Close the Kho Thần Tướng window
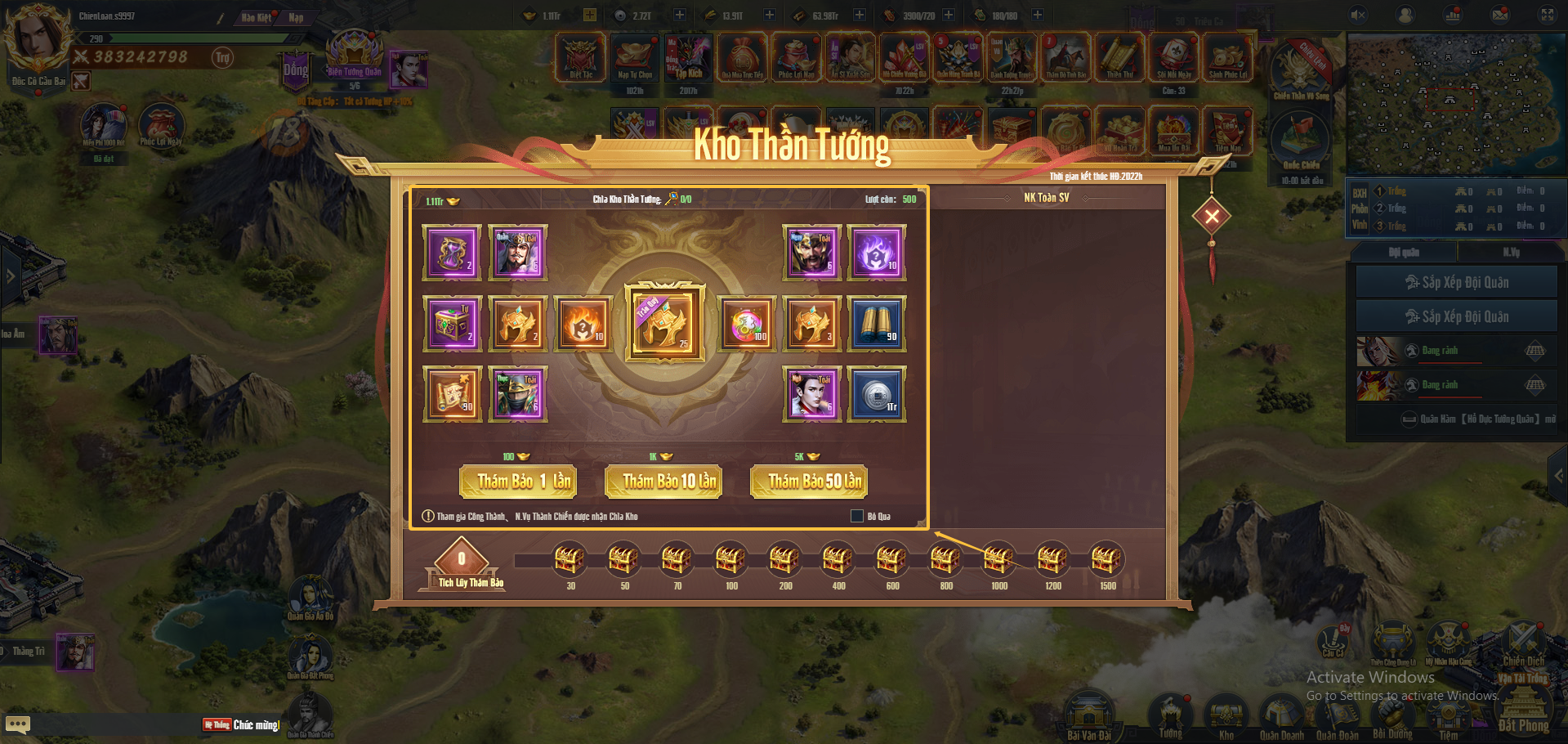The image size is (1568, 744). [1212, 216]
